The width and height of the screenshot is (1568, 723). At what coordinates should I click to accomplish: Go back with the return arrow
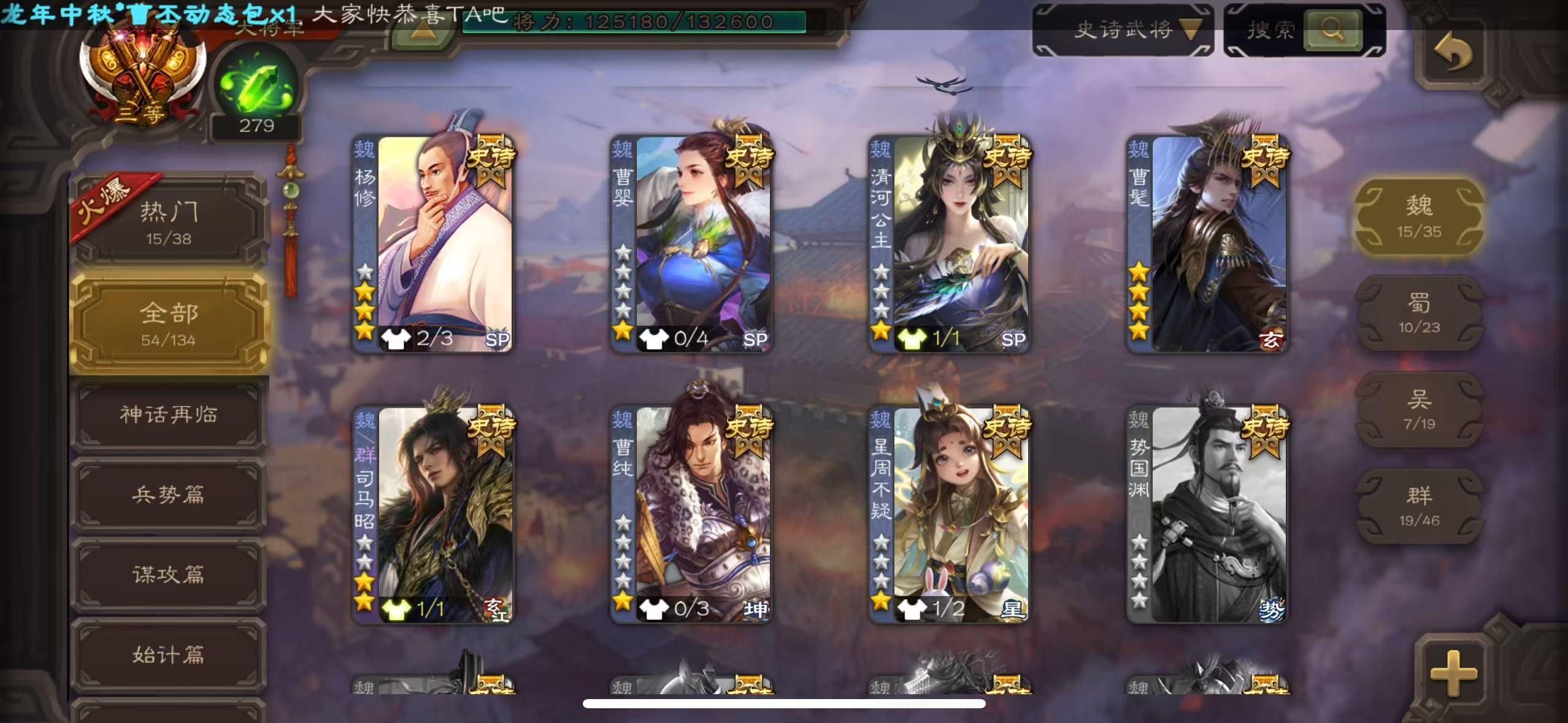(x=1453, y=53)
